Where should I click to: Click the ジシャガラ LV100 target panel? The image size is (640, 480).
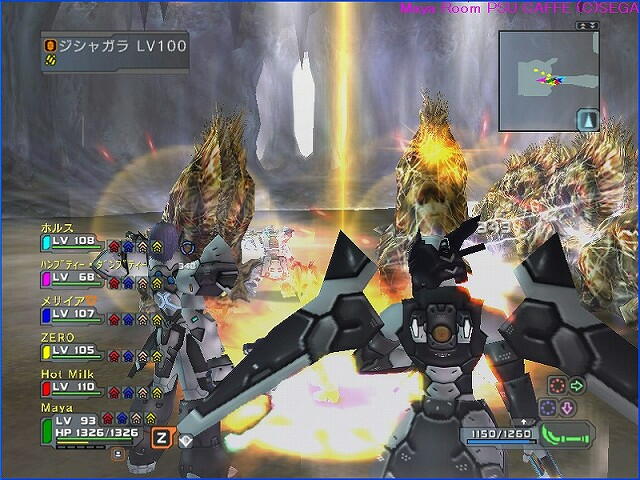tap(115, 51)
